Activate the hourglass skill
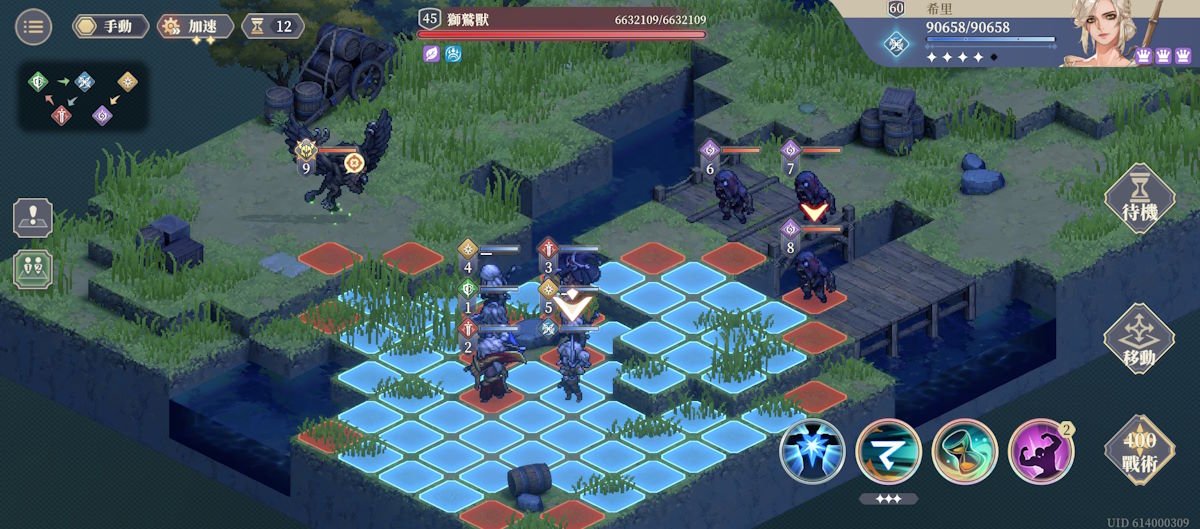This screenshot has width=1200, height=529. coord(964,451)
